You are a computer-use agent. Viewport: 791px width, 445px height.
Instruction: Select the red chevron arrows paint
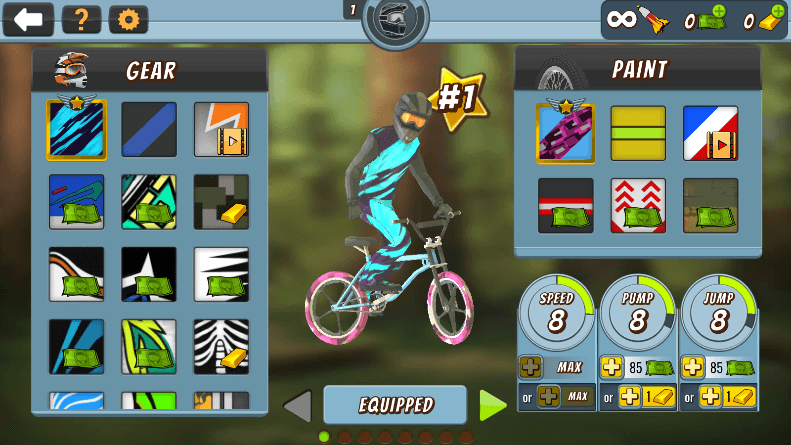click(x=638, y=205)
